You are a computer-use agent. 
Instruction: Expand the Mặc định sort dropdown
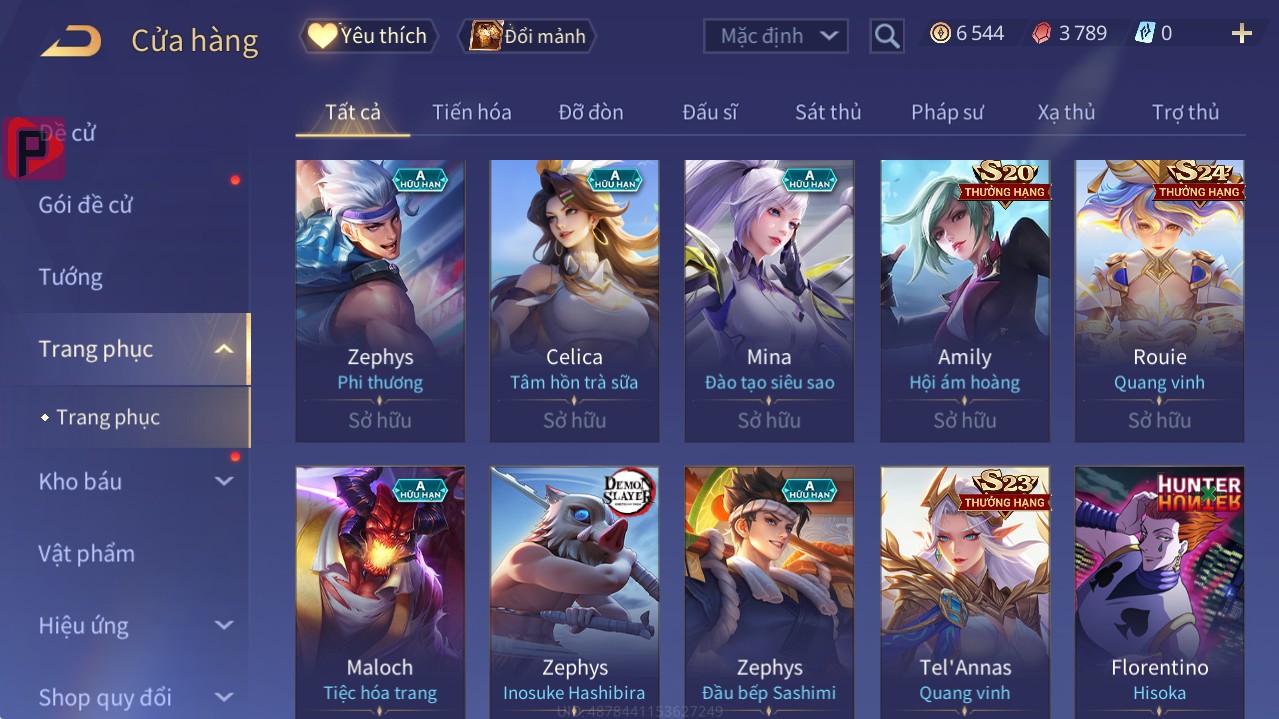[776, 36]
